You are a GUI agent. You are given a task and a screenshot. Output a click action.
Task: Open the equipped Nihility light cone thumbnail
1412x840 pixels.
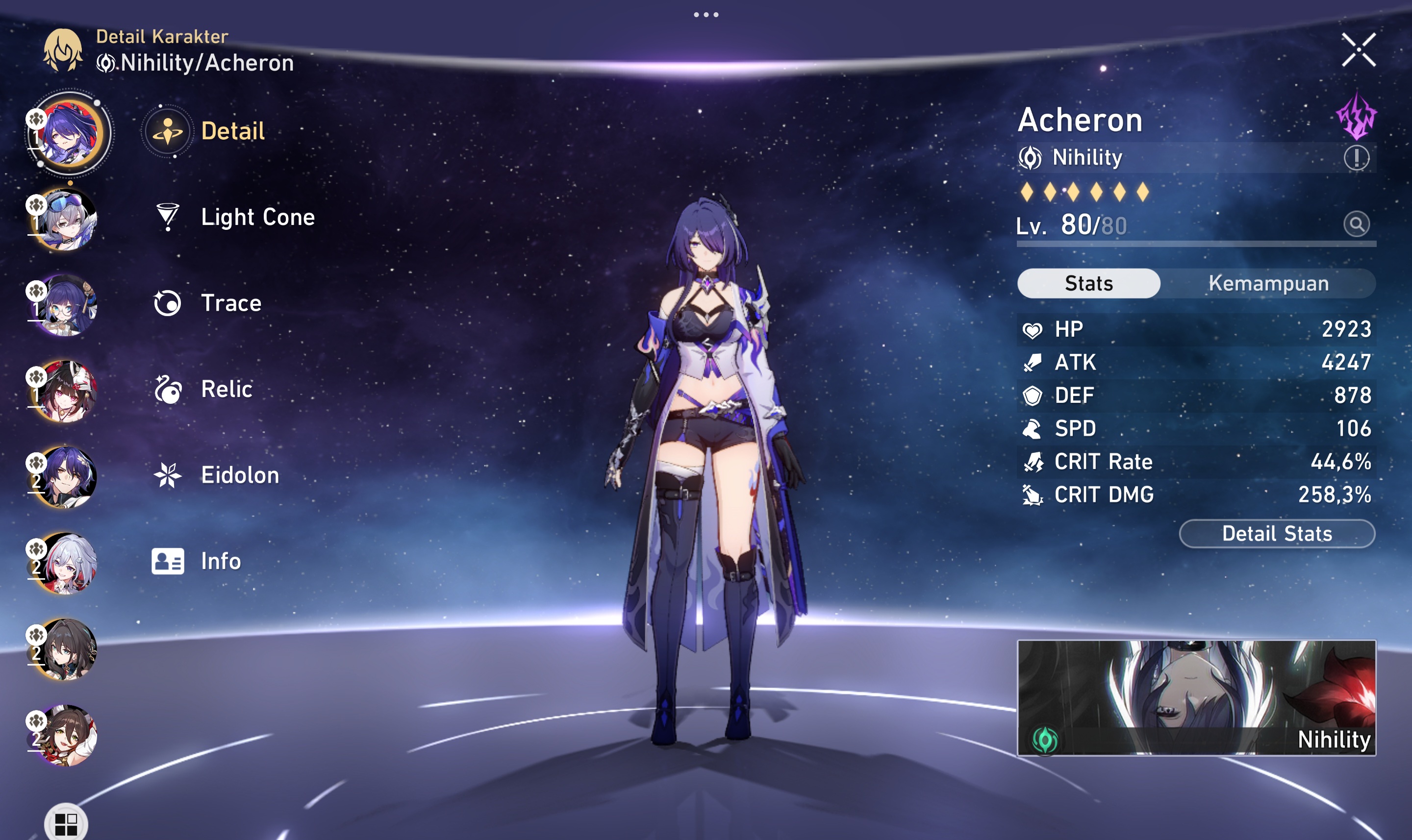click(x=1196, y=697)
